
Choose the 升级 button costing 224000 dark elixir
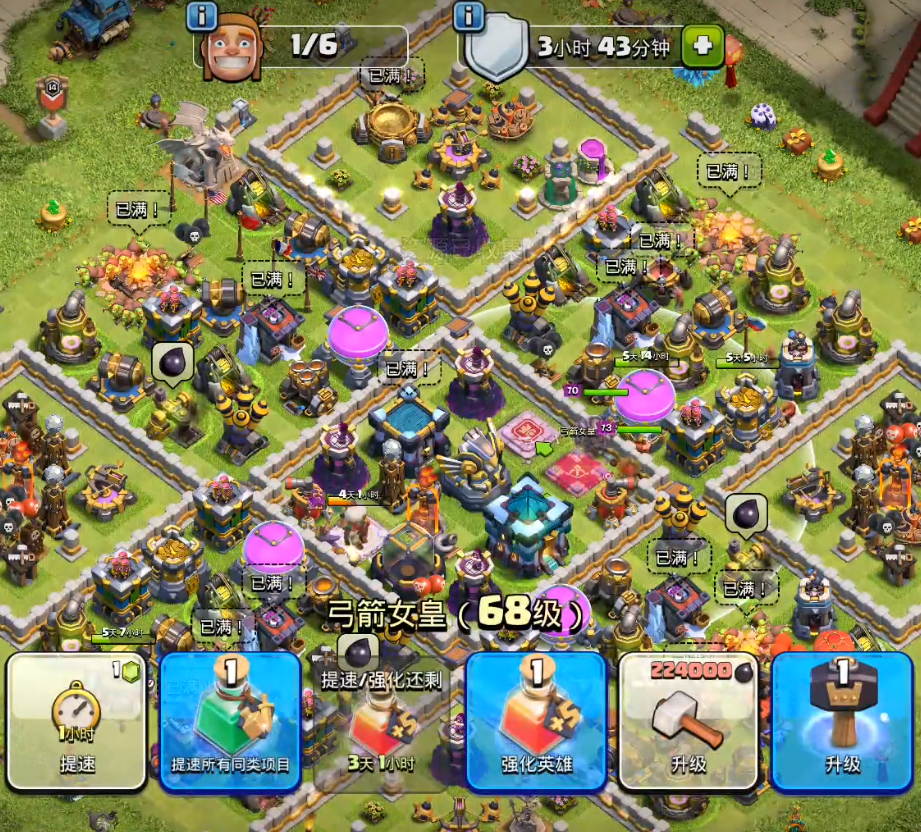pos(689,720)
